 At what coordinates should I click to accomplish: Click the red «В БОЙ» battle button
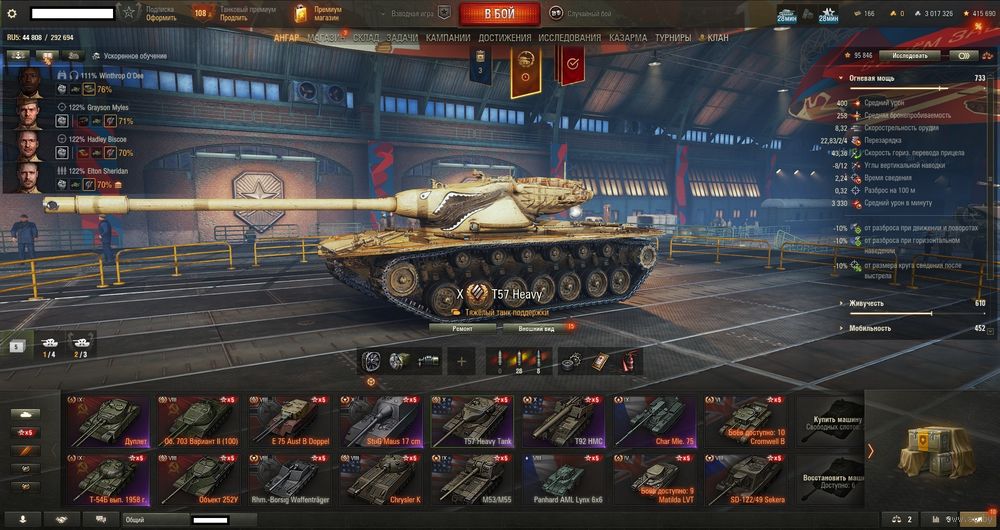[x=499, y=14]
